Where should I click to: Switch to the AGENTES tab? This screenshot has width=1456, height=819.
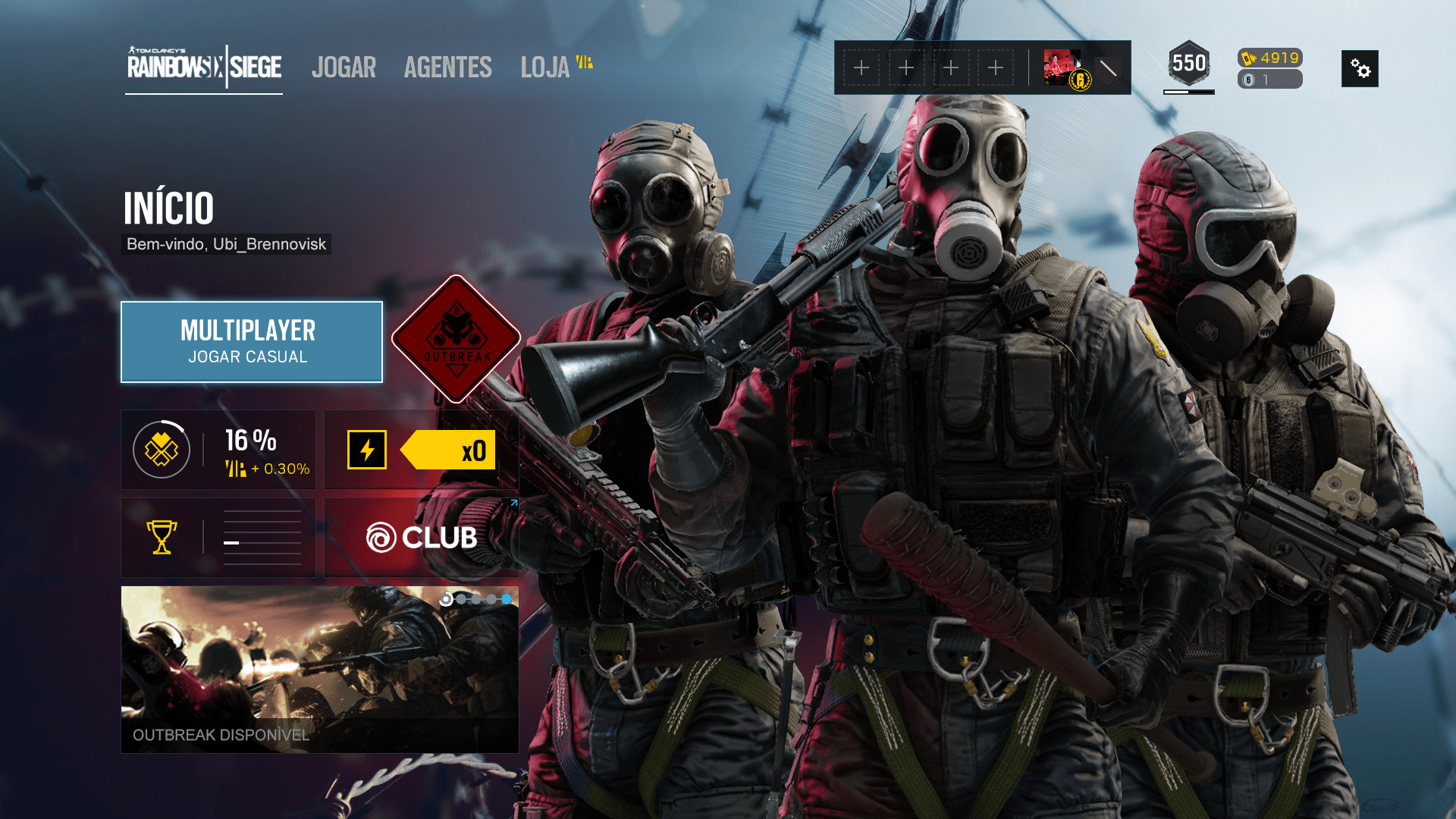[x=447, y=67]
